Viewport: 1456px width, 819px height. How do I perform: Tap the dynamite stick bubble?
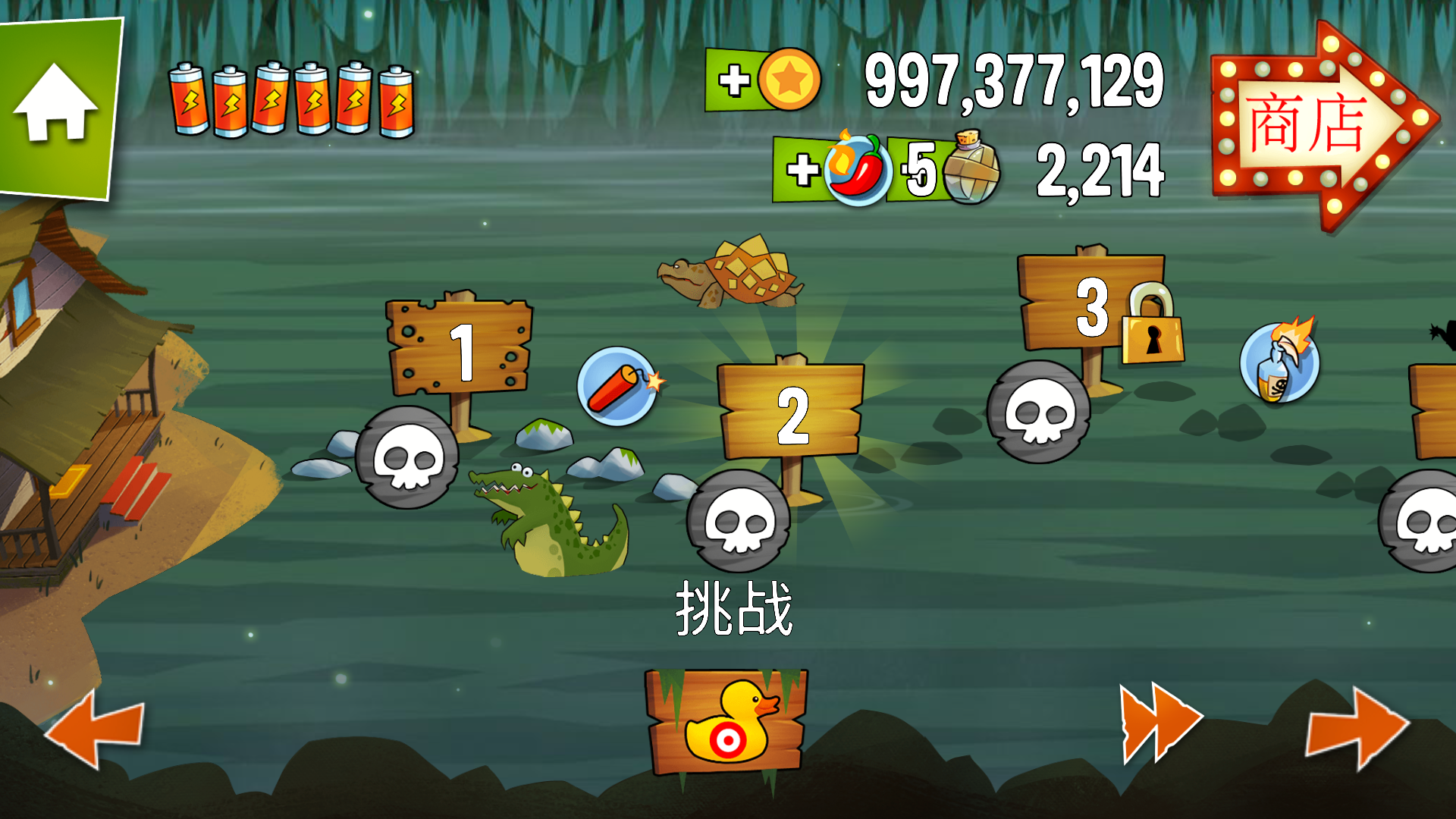[x=618, y=386]
